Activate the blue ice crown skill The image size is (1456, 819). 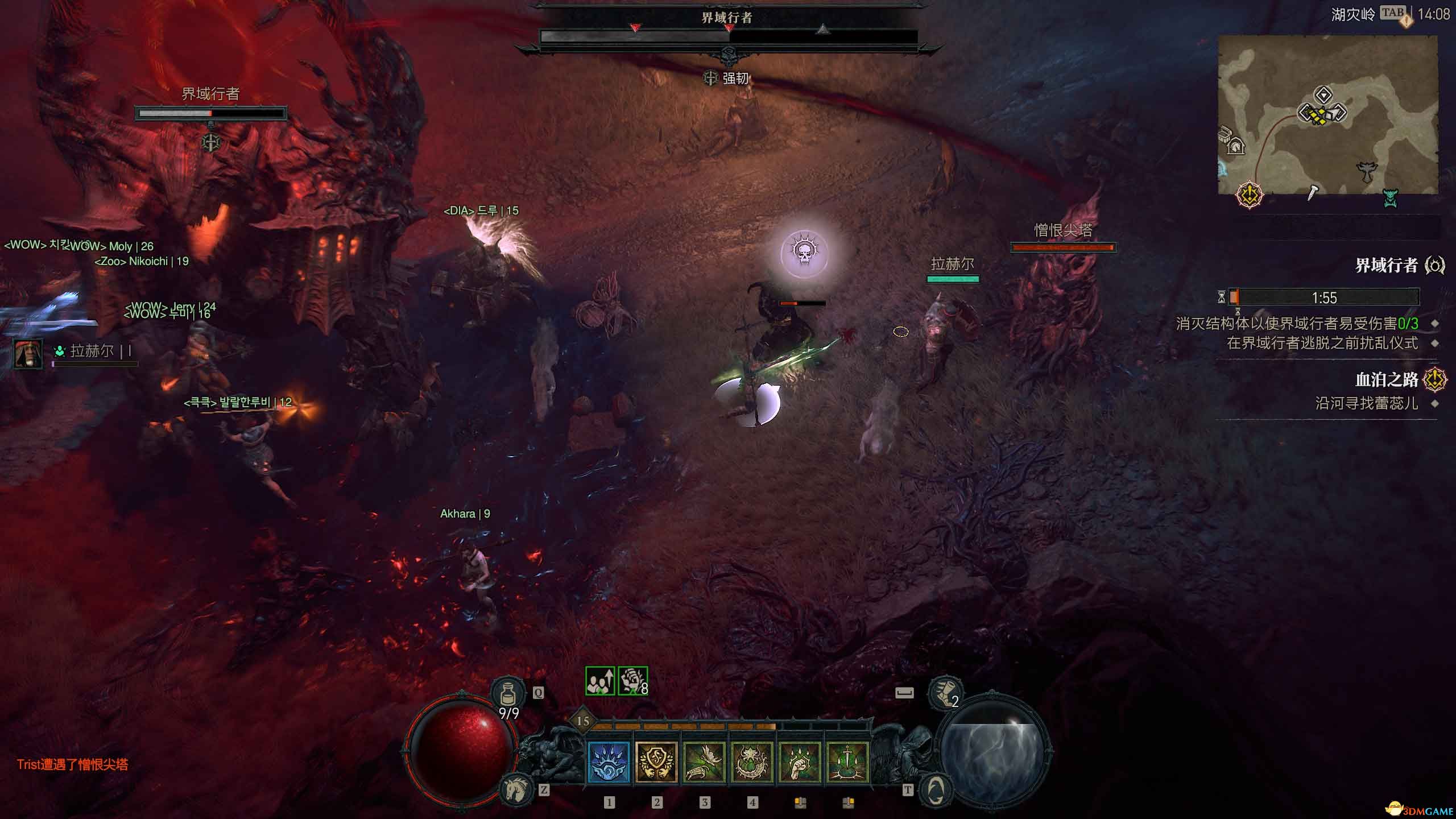tap(608, 762)
